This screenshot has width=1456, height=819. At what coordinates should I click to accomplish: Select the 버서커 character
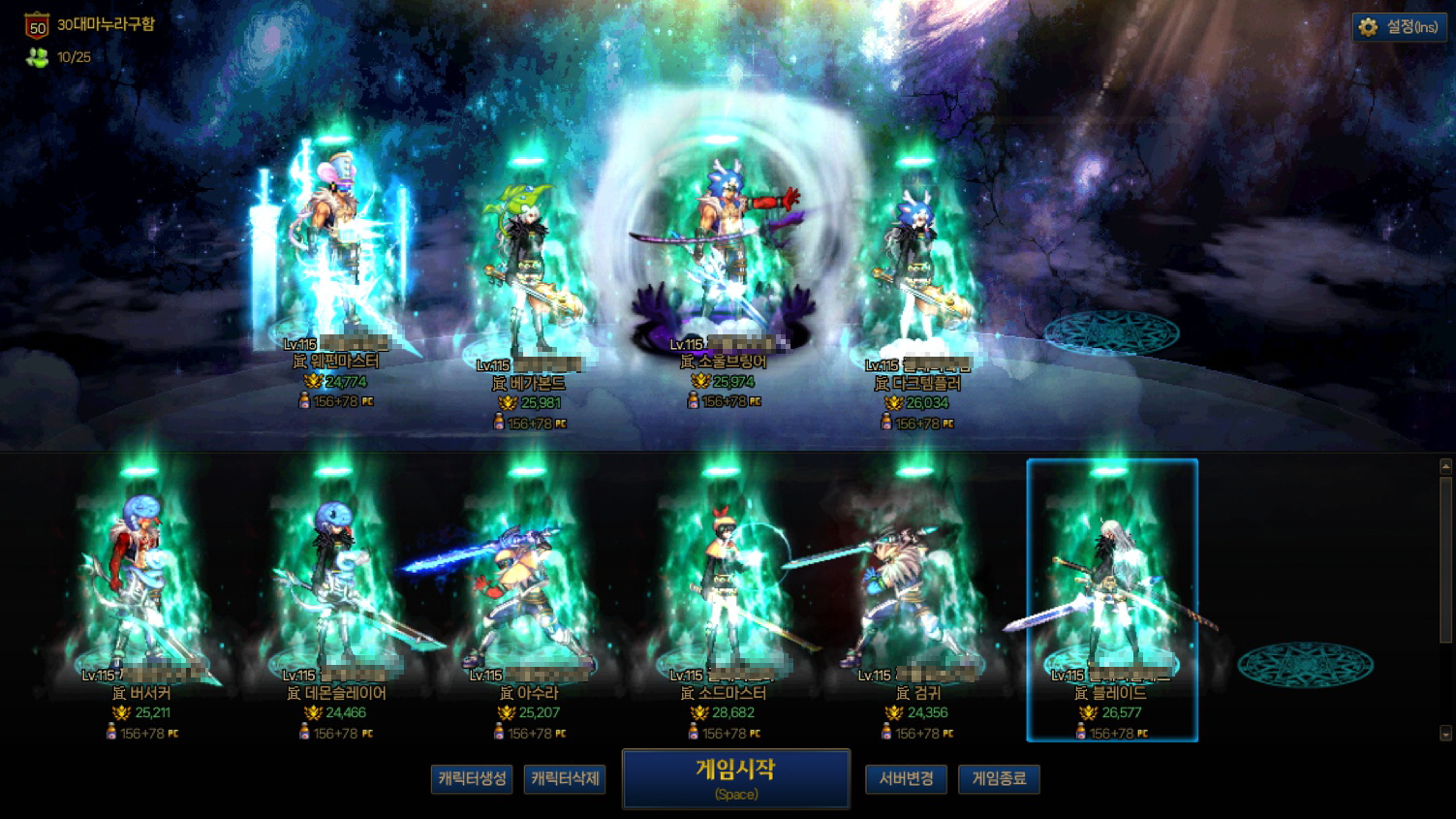tap(140, 582)
